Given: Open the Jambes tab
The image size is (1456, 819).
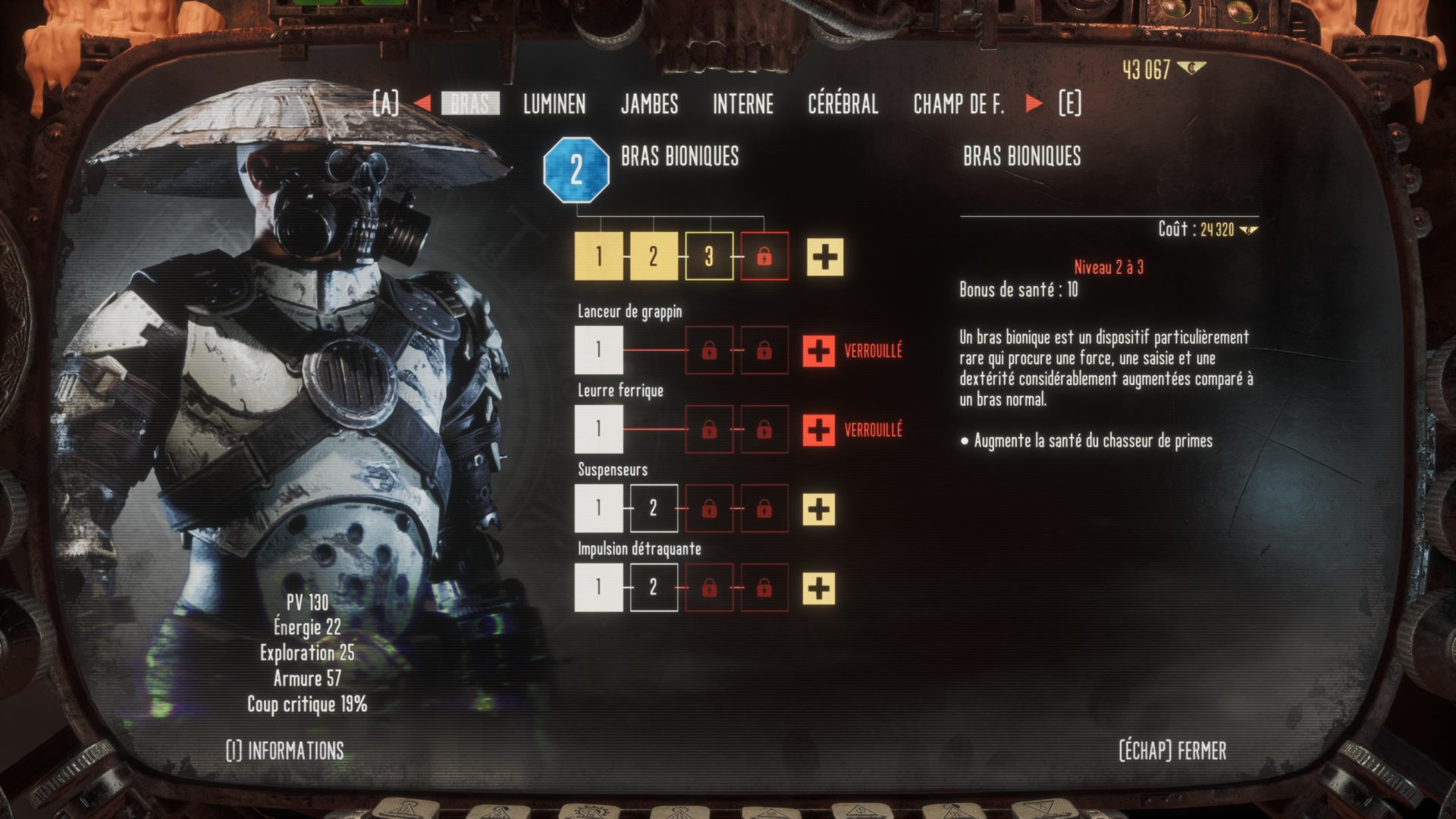Looking at the screenshot, I should point(649,104).
